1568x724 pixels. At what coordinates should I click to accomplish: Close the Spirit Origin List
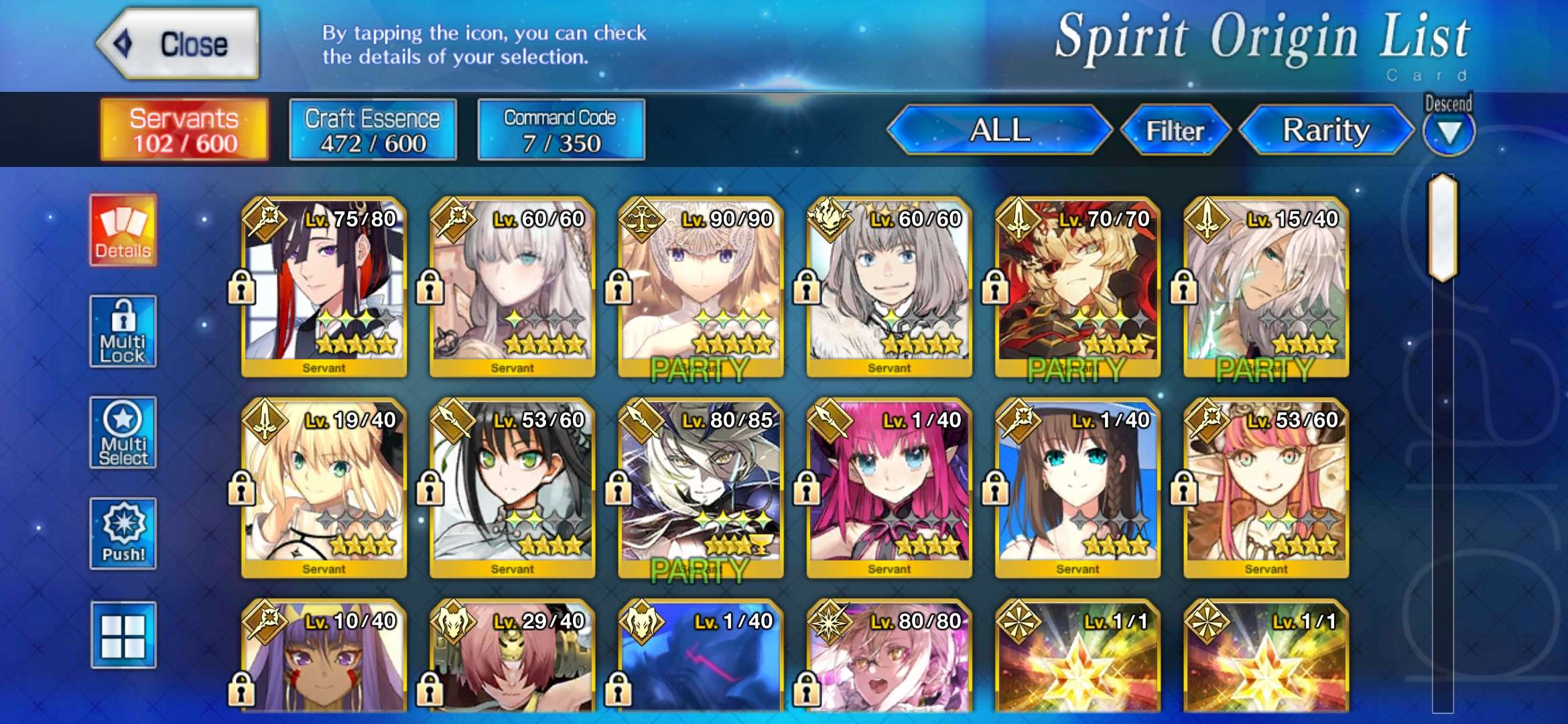click(x=178, y=44)
